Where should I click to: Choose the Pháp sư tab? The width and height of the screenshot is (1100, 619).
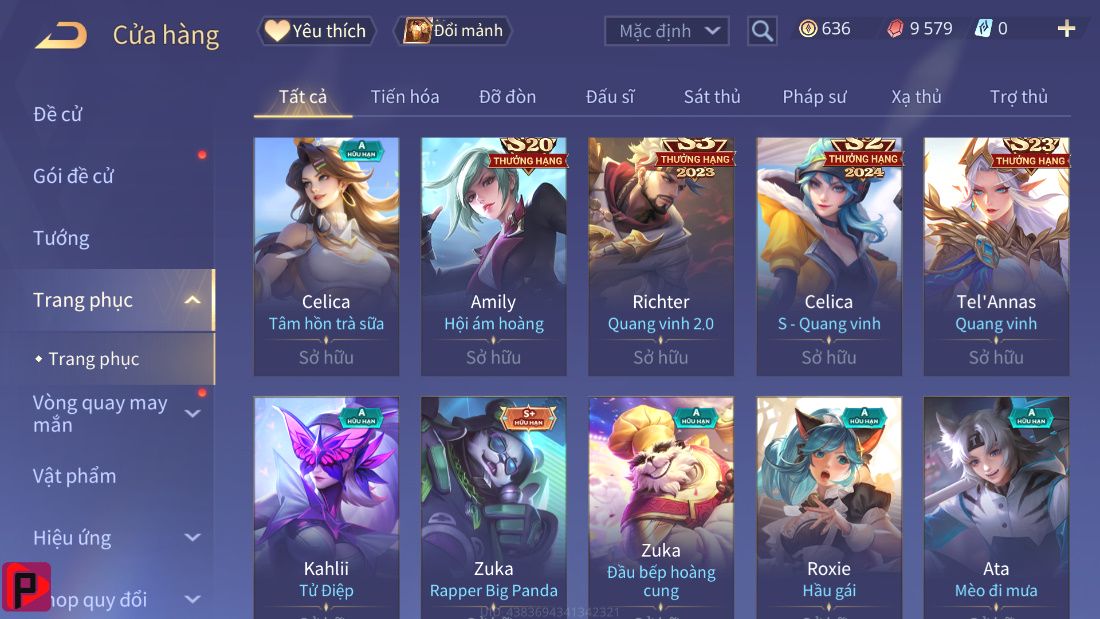coord(814,97)
